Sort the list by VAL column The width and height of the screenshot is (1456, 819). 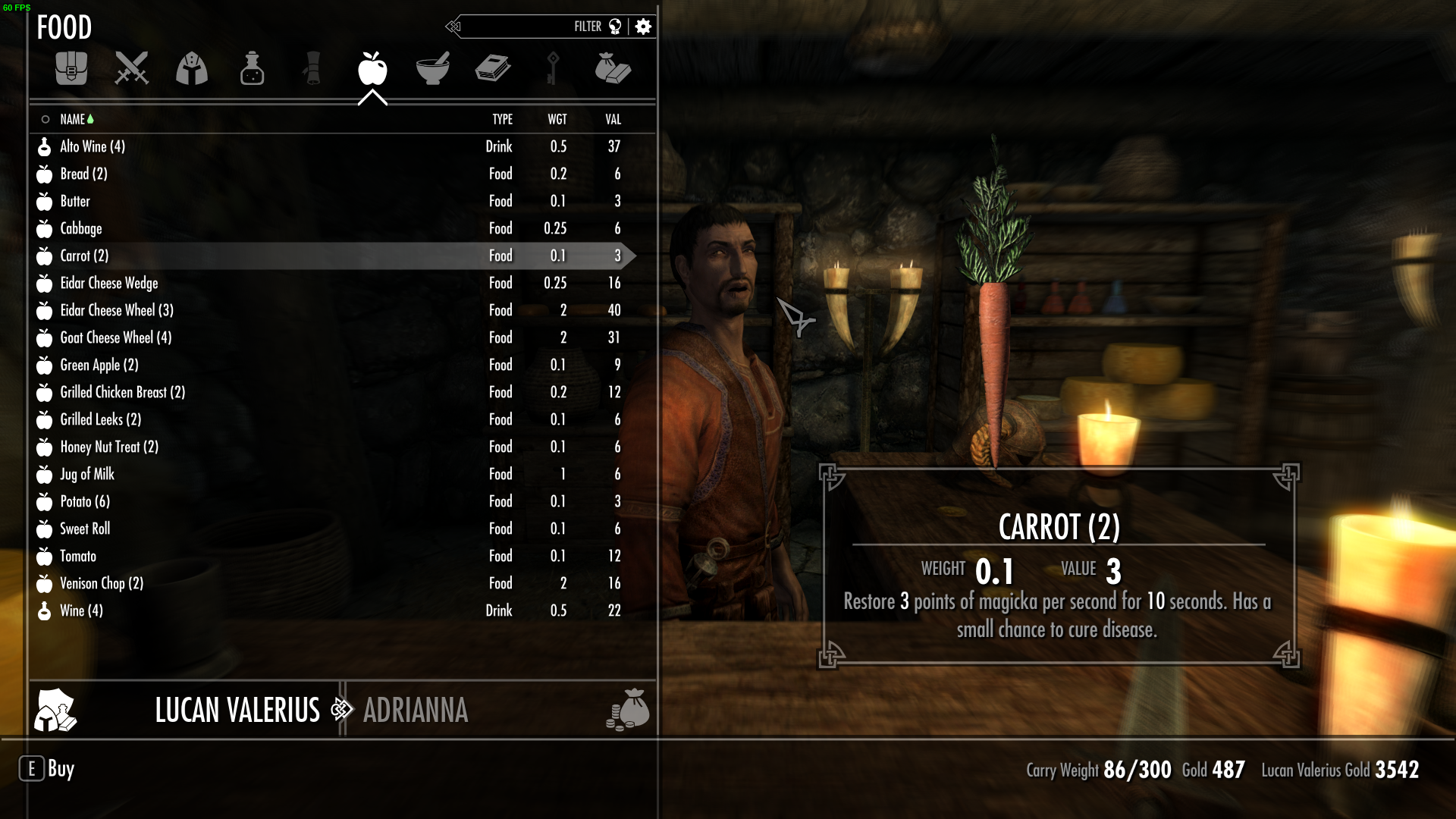point(613,119)
